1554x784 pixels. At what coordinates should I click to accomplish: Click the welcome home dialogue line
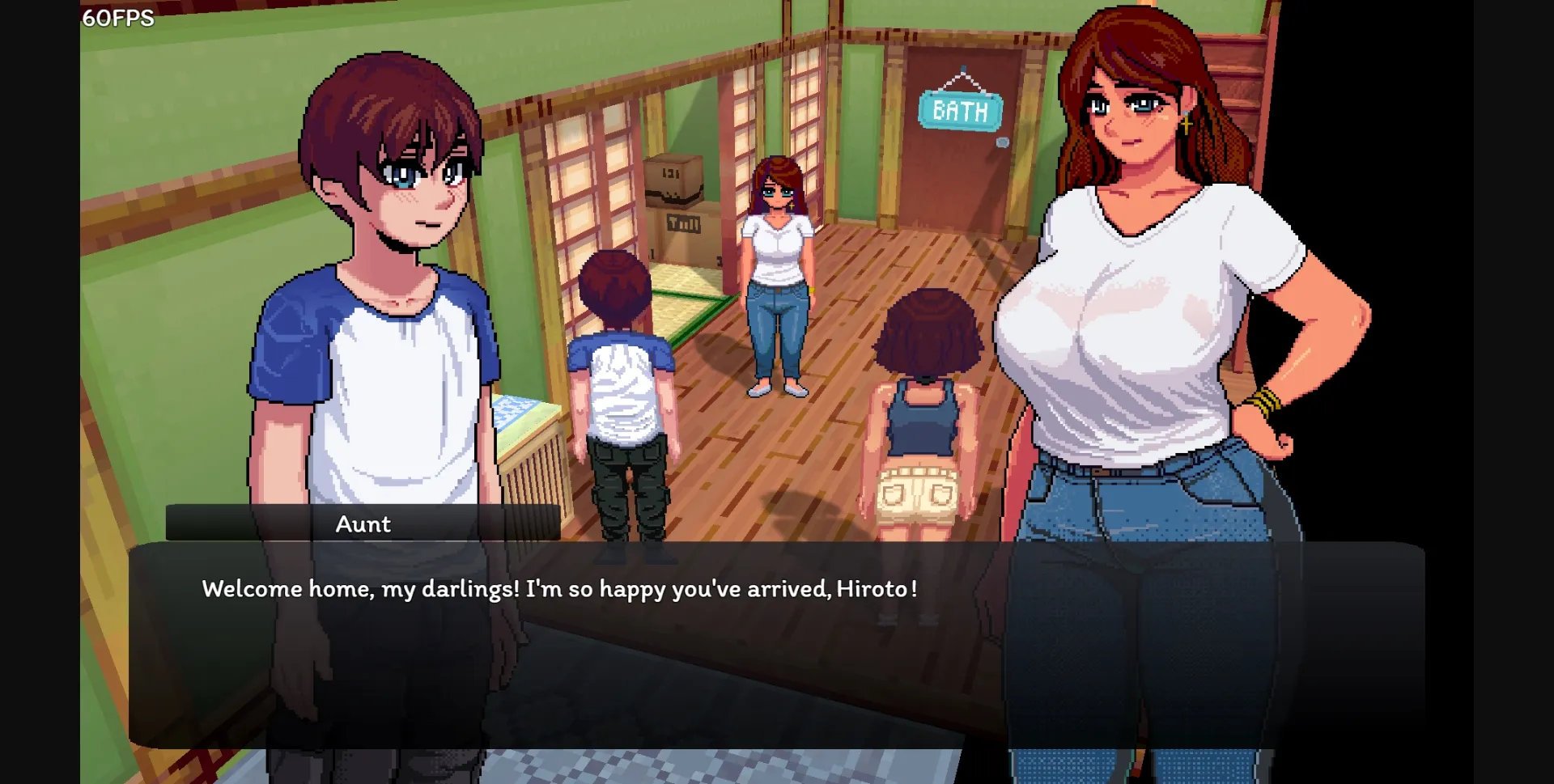pyautogui.click(x=558, y=590)
